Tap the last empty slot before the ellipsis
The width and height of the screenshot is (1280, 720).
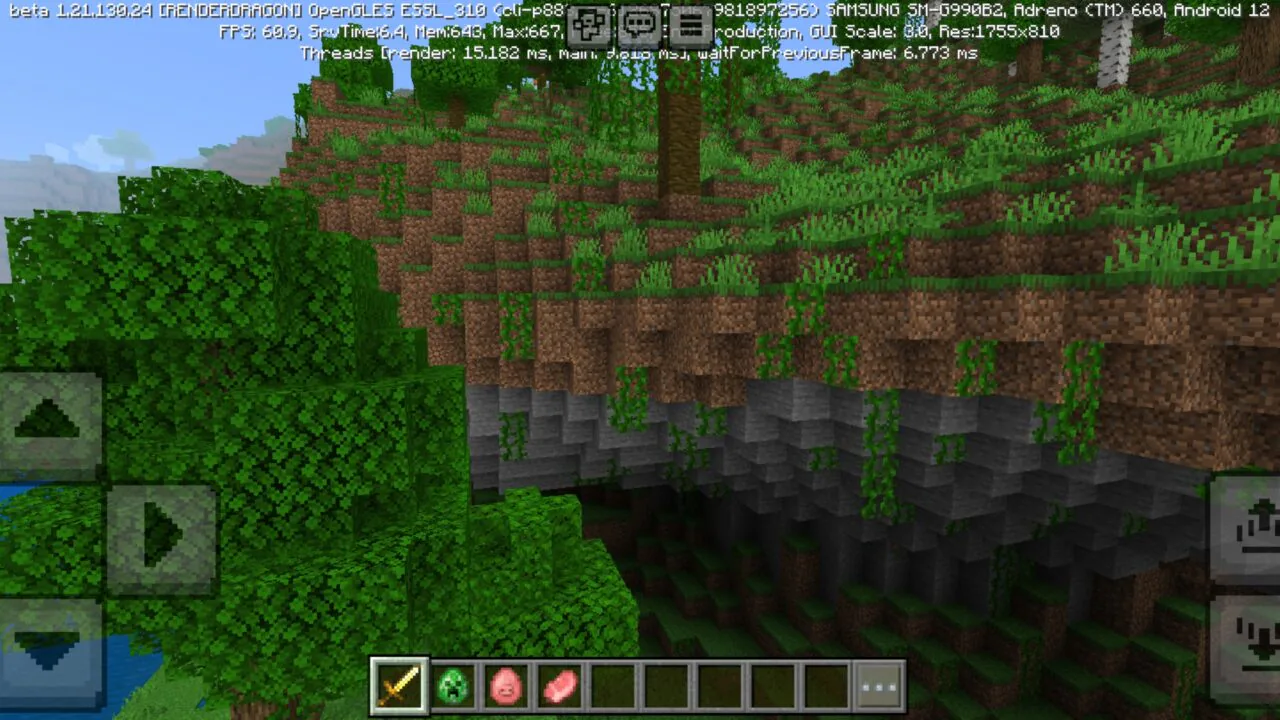click(x=826, y=684)
